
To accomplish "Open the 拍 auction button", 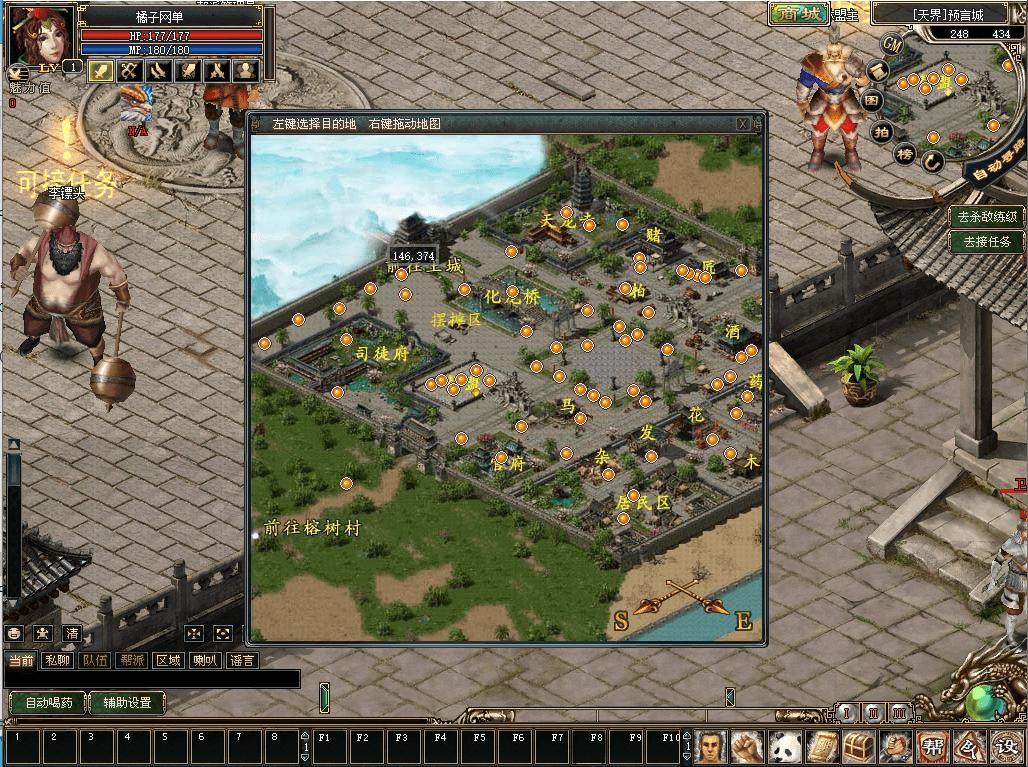I will [x=881, y=131].
